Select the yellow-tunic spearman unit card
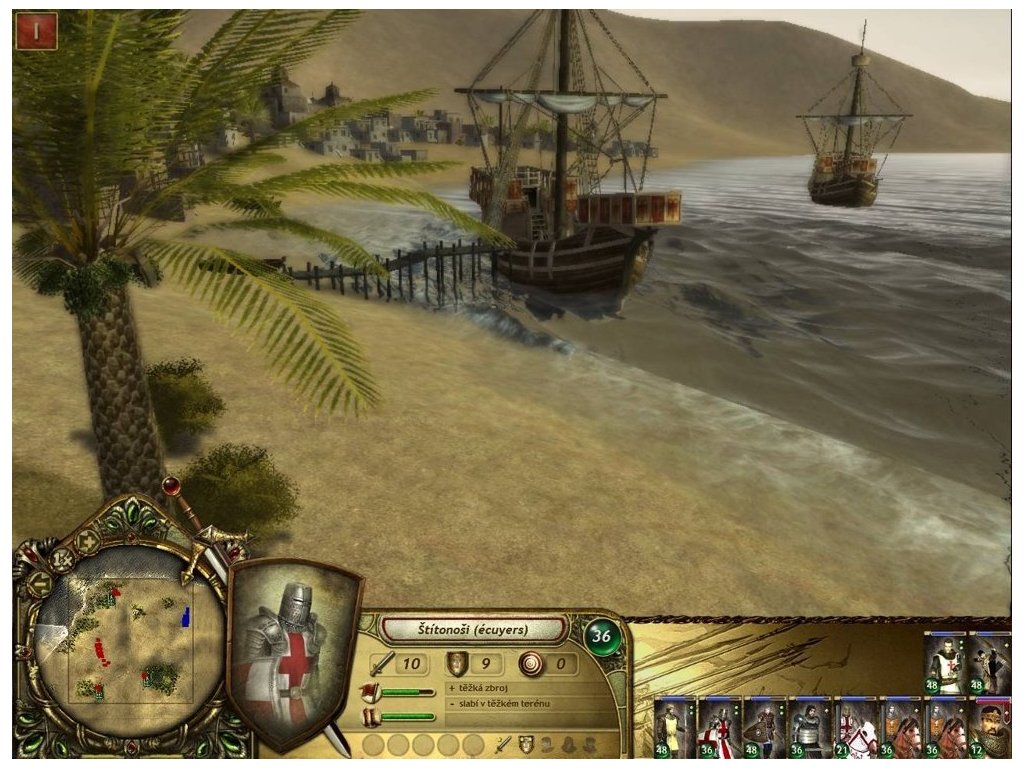This screenshot has height=768, width=1024. coord(673,727)
